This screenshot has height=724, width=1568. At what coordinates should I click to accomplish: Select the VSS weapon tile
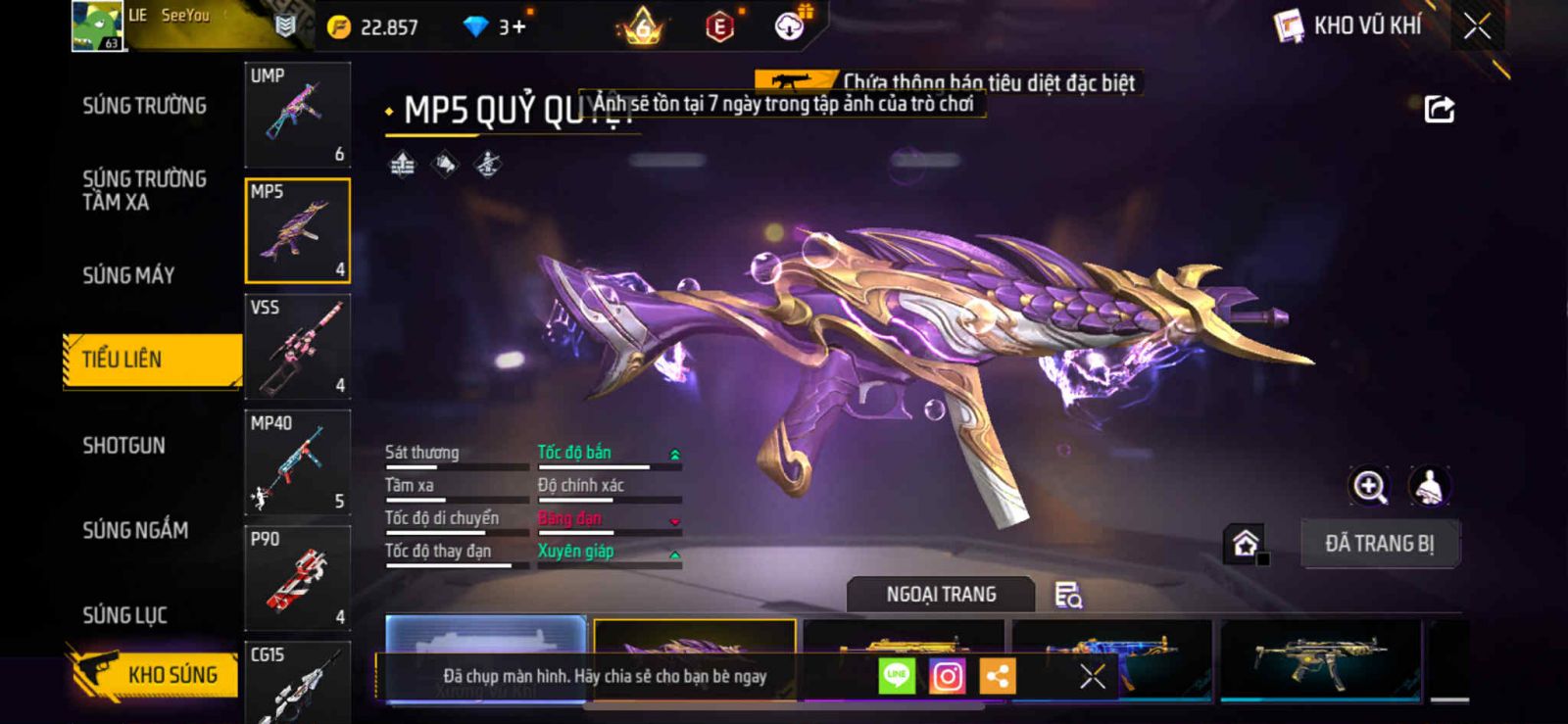pyautogui.click(x=298, y=347)
